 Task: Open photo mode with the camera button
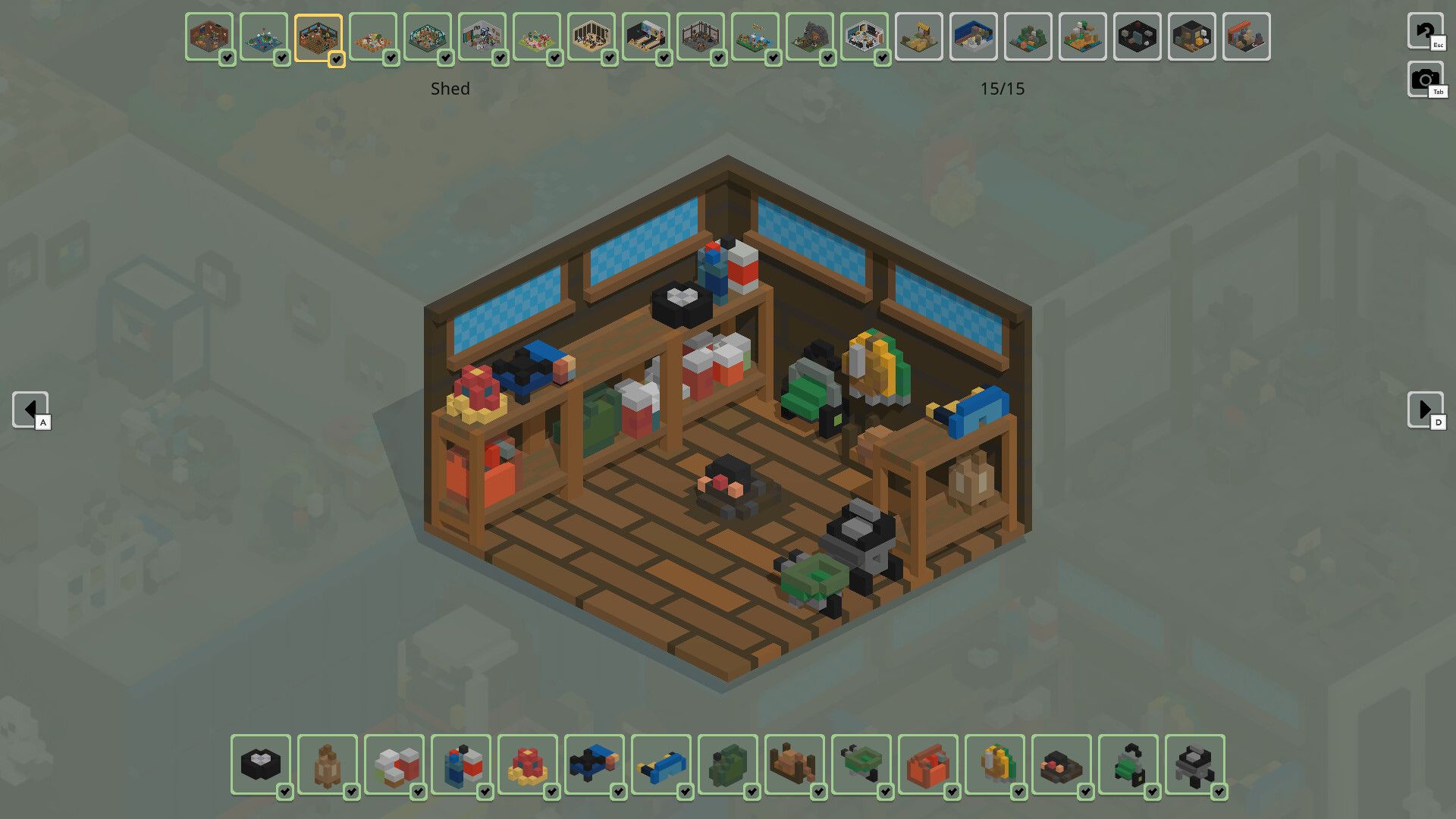point(1424,79)
